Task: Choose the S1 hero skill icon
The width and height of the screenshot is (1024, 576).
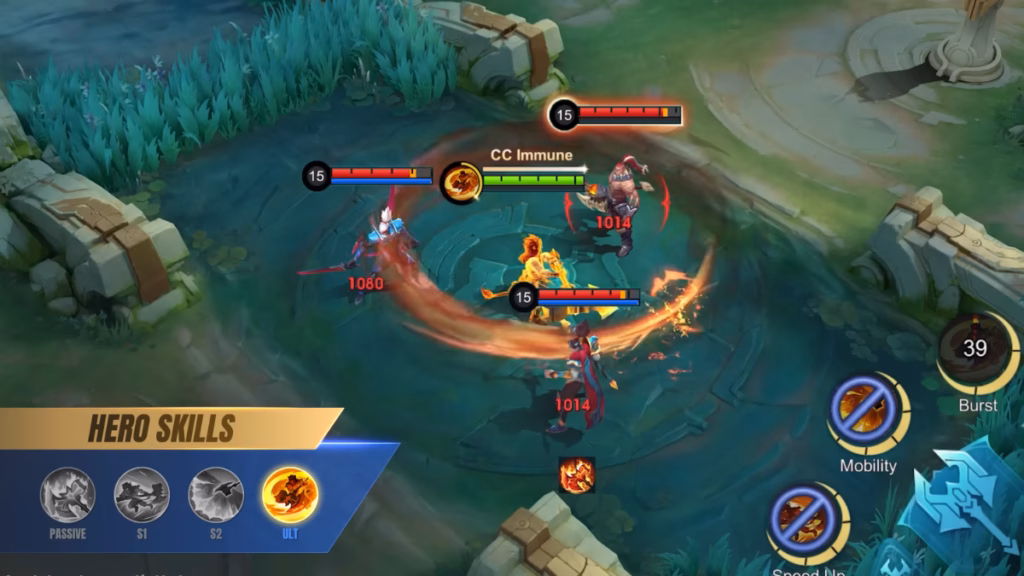Action: click(142, 495)
